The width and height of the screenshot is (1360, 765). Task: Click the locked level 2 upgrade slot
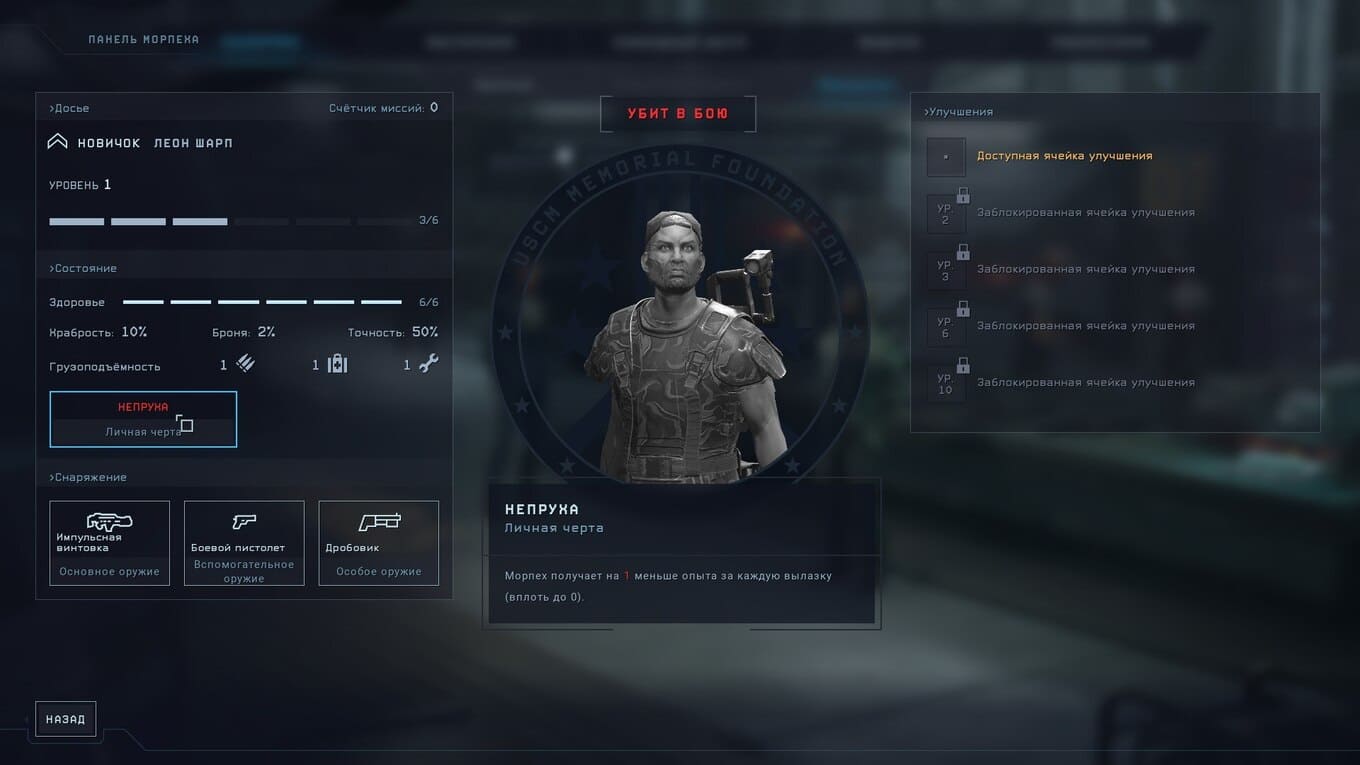[946, 213]
